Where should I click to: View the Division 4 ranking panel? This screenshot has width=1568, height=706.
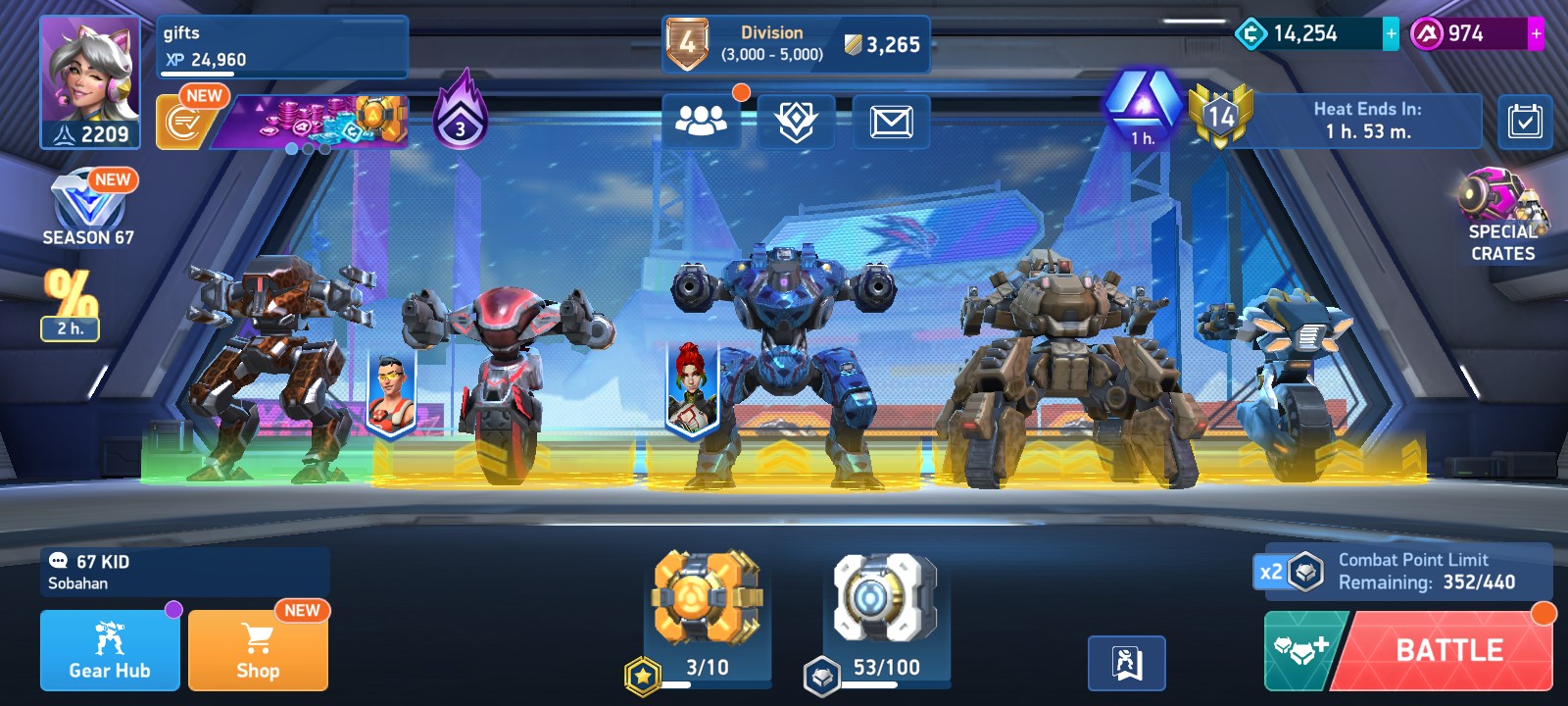pos(795,44)
